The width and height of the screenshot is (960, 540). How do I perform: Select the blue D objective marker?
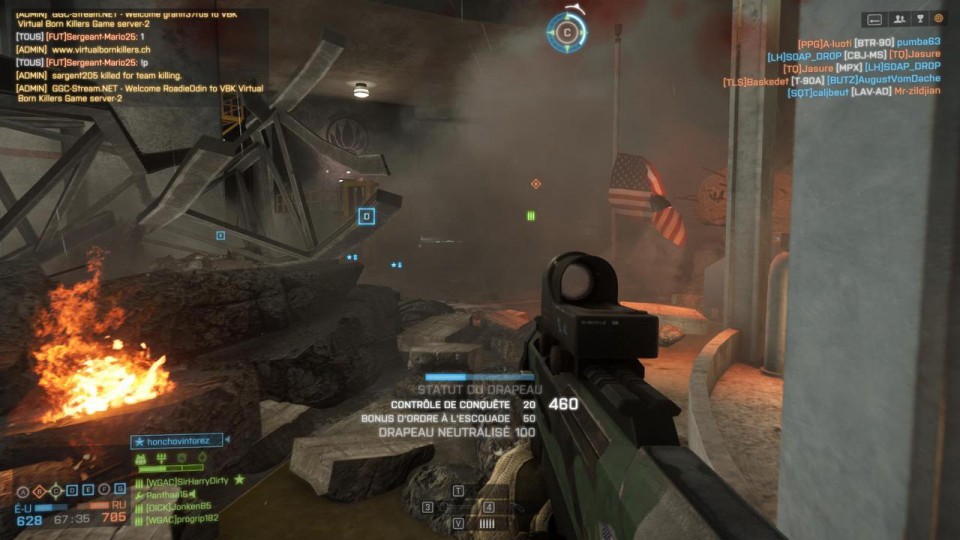366,216
